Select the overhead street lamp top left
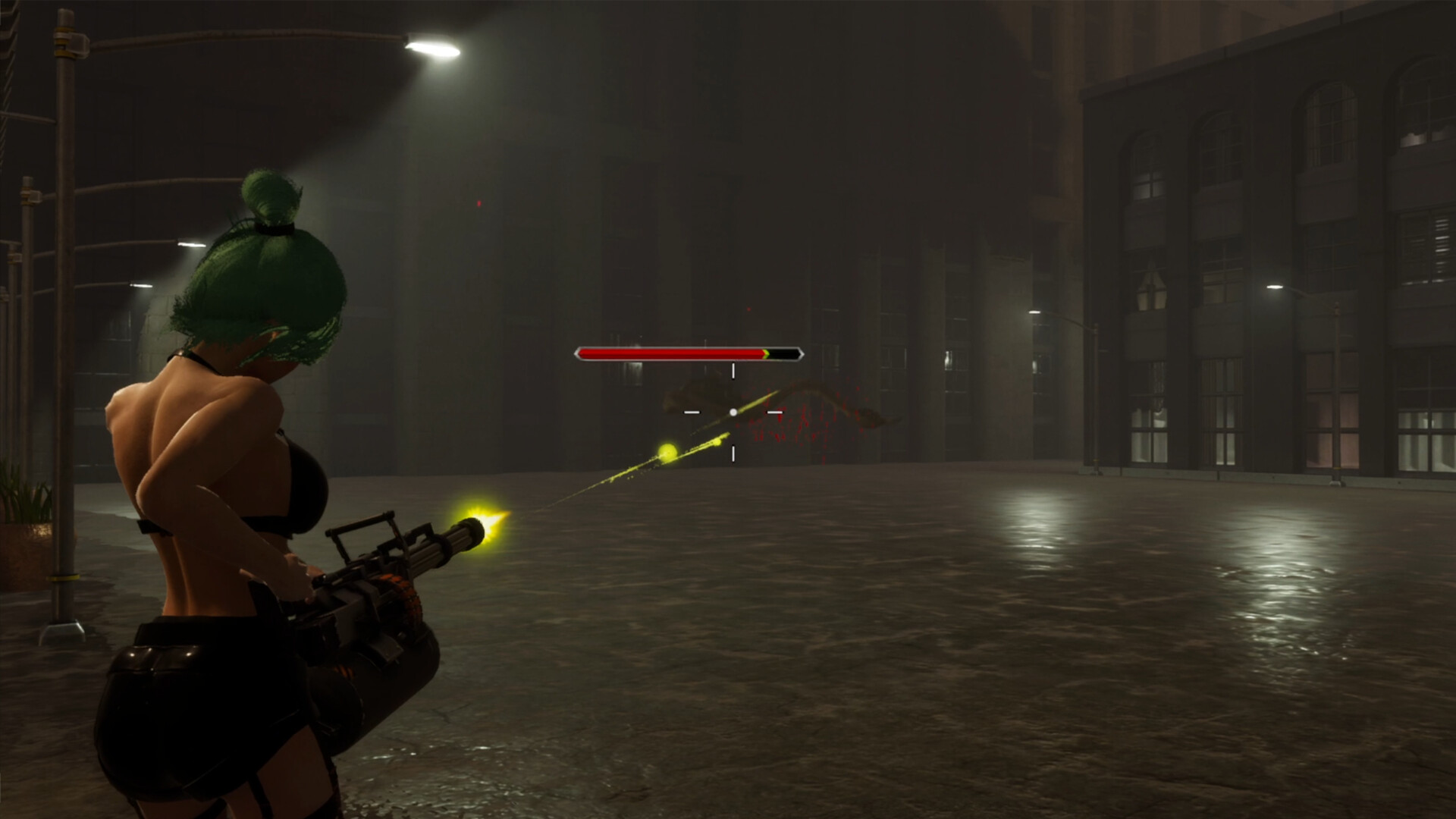 pos(432,49)
